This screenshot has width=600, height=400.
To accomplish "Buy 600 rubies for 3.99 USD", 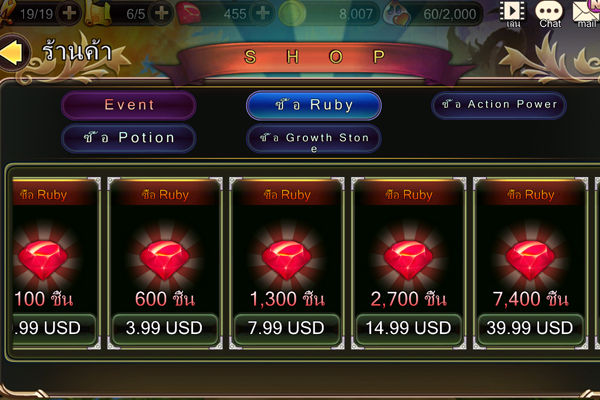I will 165,327.
